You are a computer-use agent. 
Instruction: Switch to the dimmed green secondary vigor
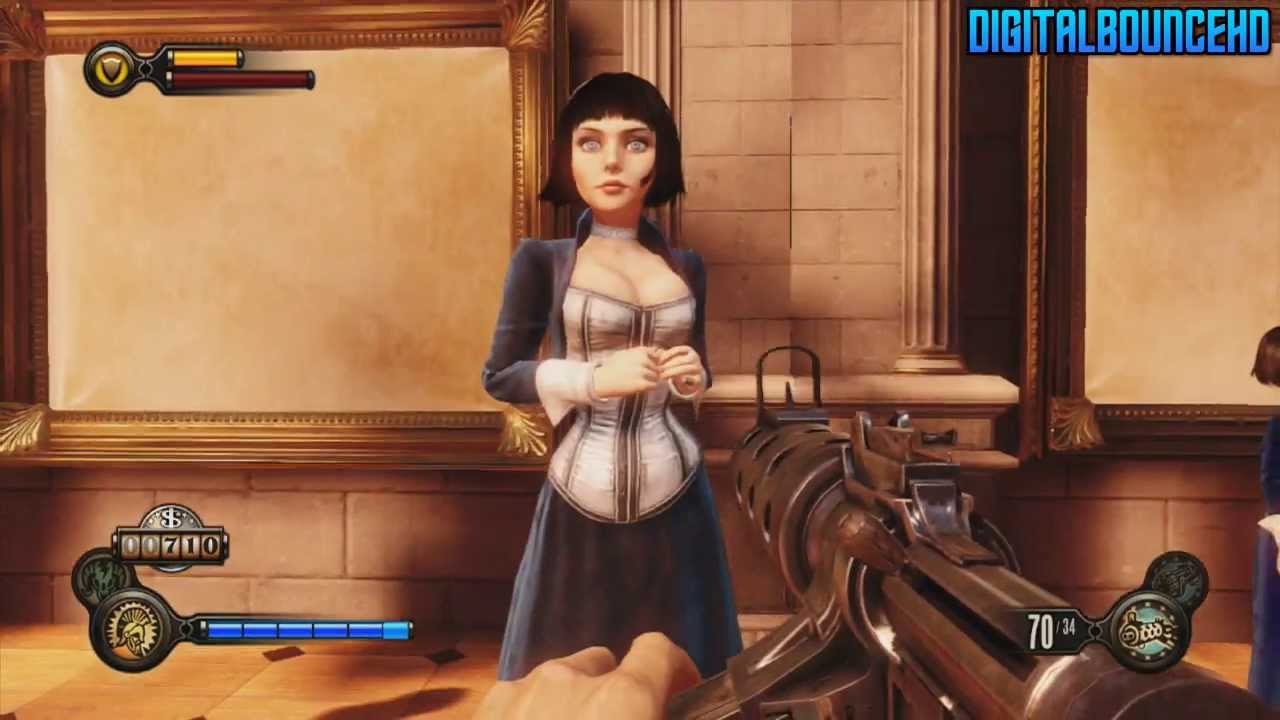pos(101,578)
